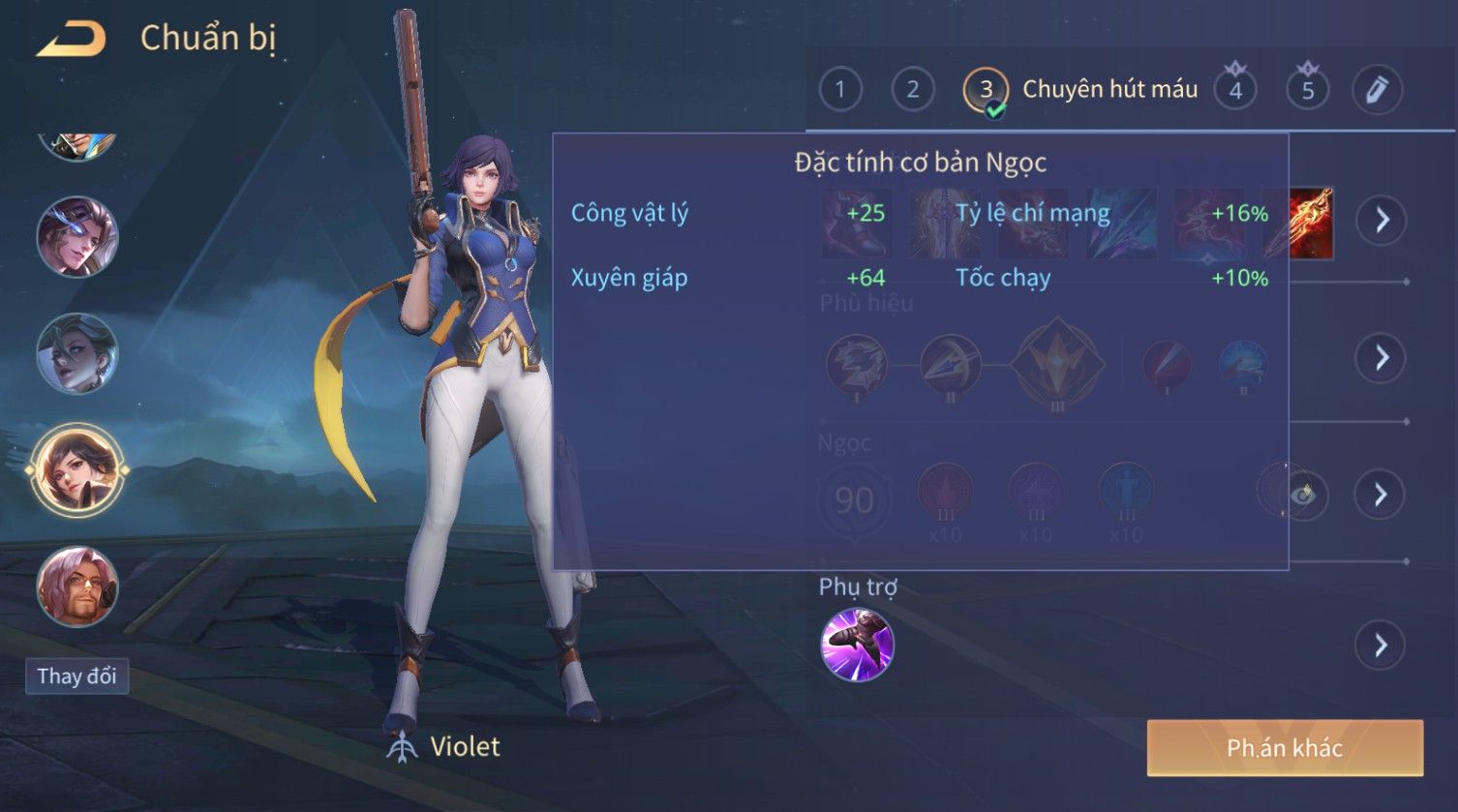Image resolution: width=1458 pixels, height=812 pixels.
Task: Pick the hero portrait with blue visor
Action: (x=77, y=237)
